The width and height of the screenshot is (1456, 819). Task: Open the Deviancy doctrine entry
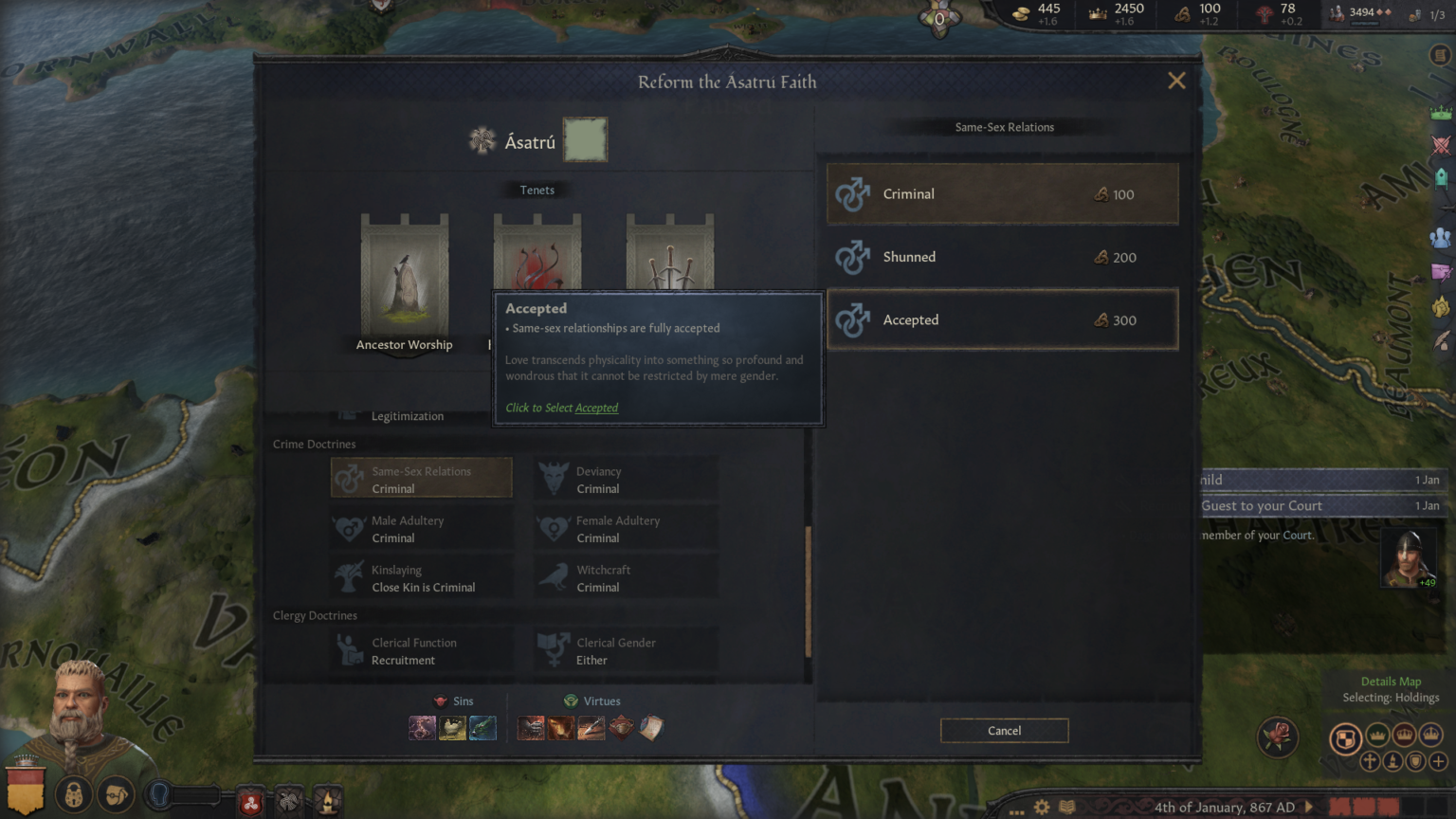coord(626,480)
